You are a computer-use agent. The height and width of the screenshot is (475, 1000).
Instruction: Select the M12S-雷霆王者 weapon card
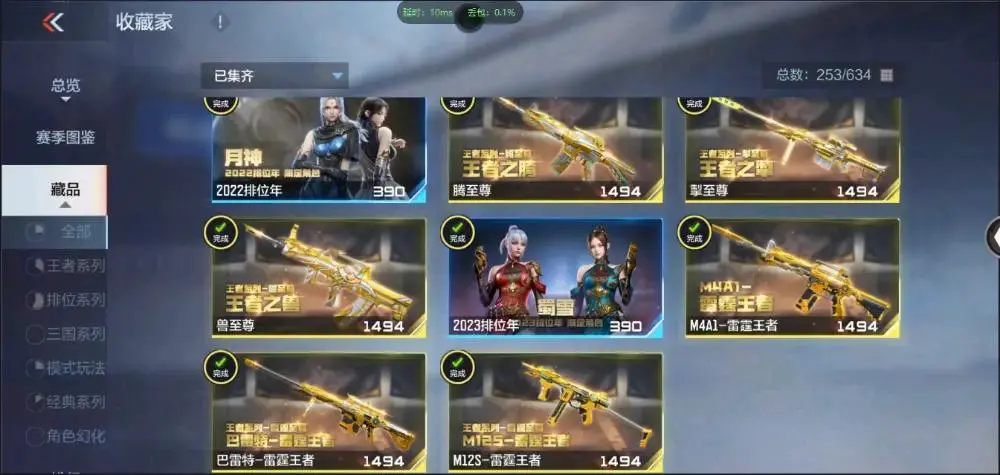(555, 411)
